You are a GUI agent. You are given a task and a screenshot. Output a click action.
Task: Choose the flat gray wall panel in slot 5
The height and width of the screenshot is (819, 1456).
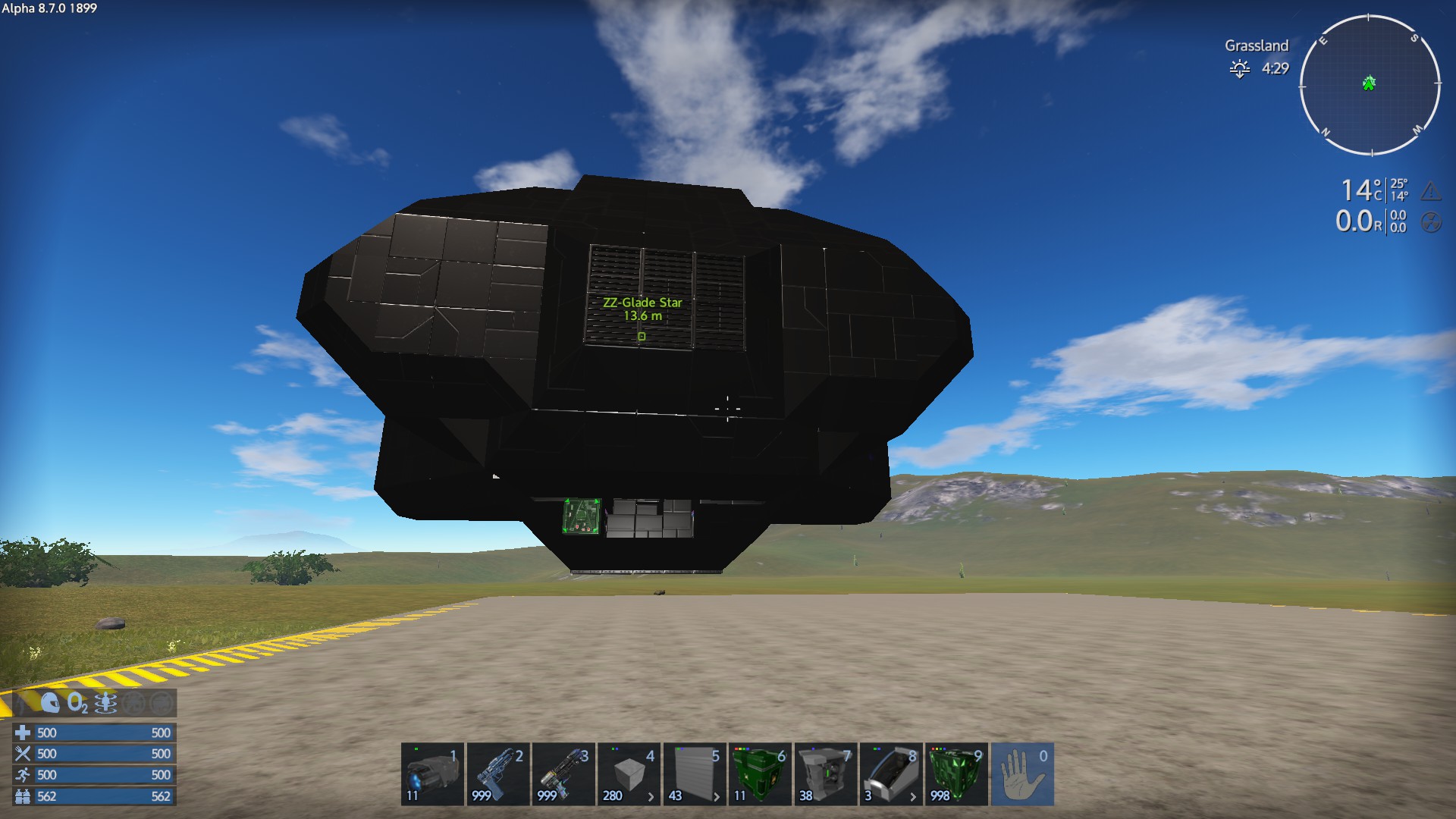[x=694, y=774]
